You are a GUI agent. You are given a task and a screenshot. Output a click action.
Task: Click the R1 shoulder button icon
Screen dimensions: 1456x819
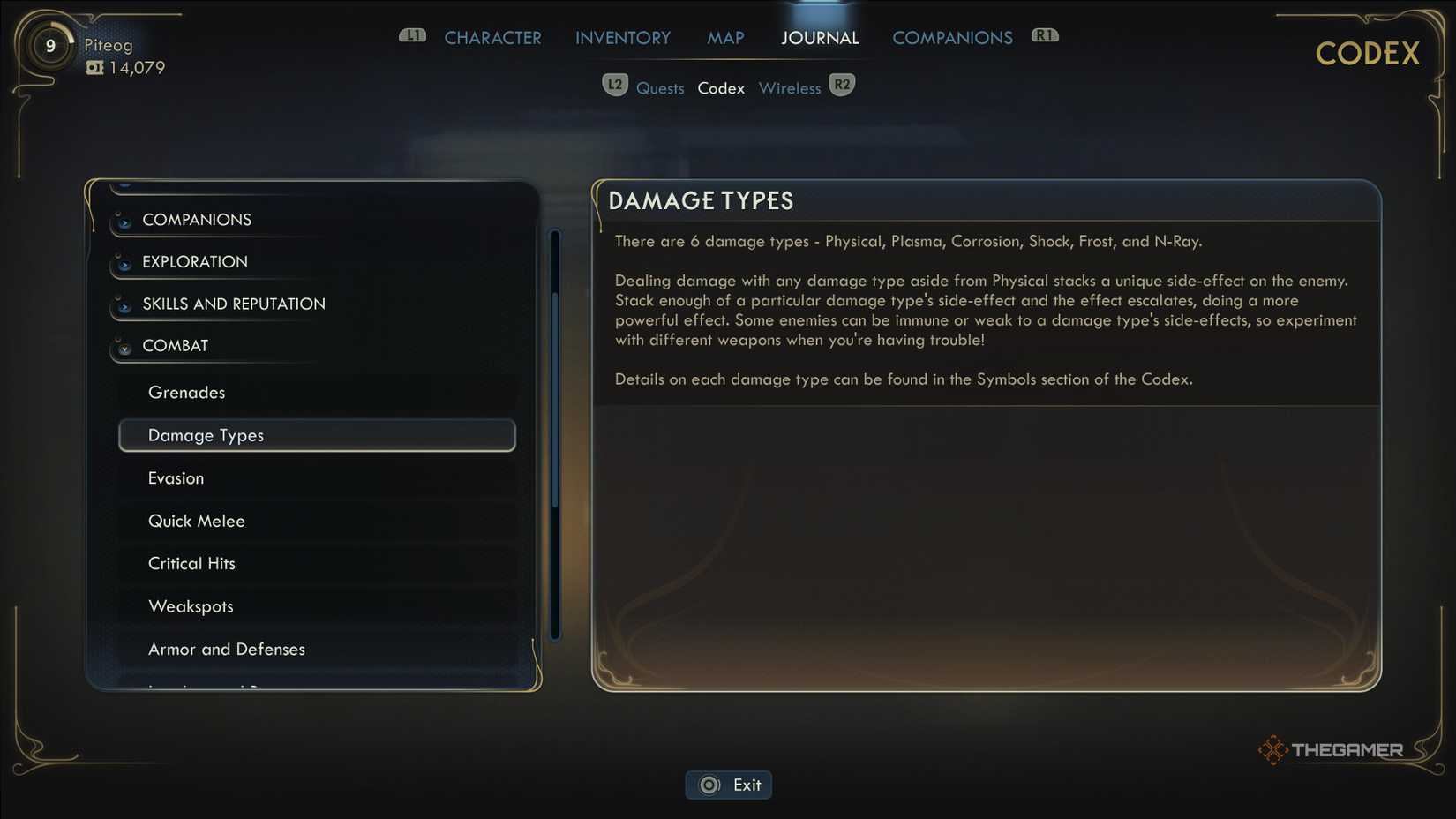1045,34
